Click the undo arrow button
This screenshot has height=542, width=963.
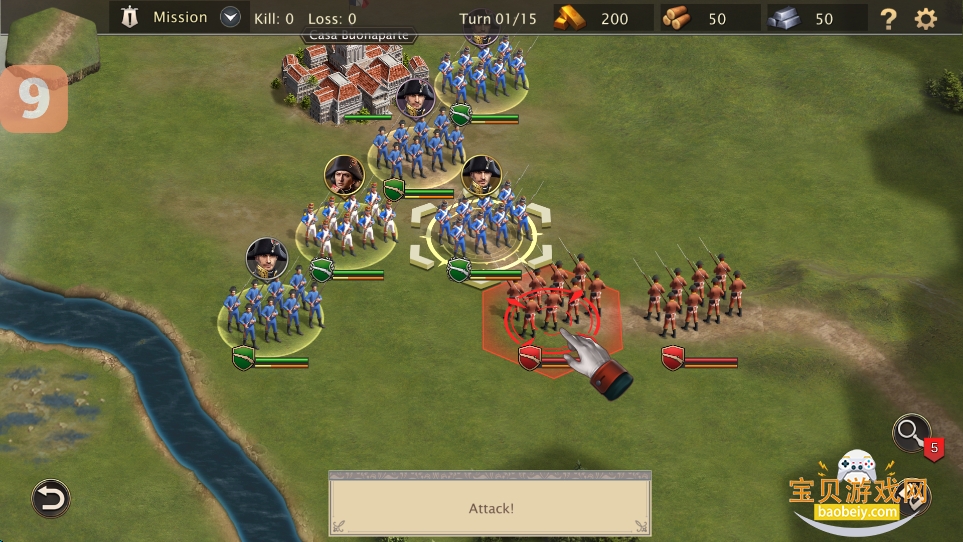[x=50, y=497]
